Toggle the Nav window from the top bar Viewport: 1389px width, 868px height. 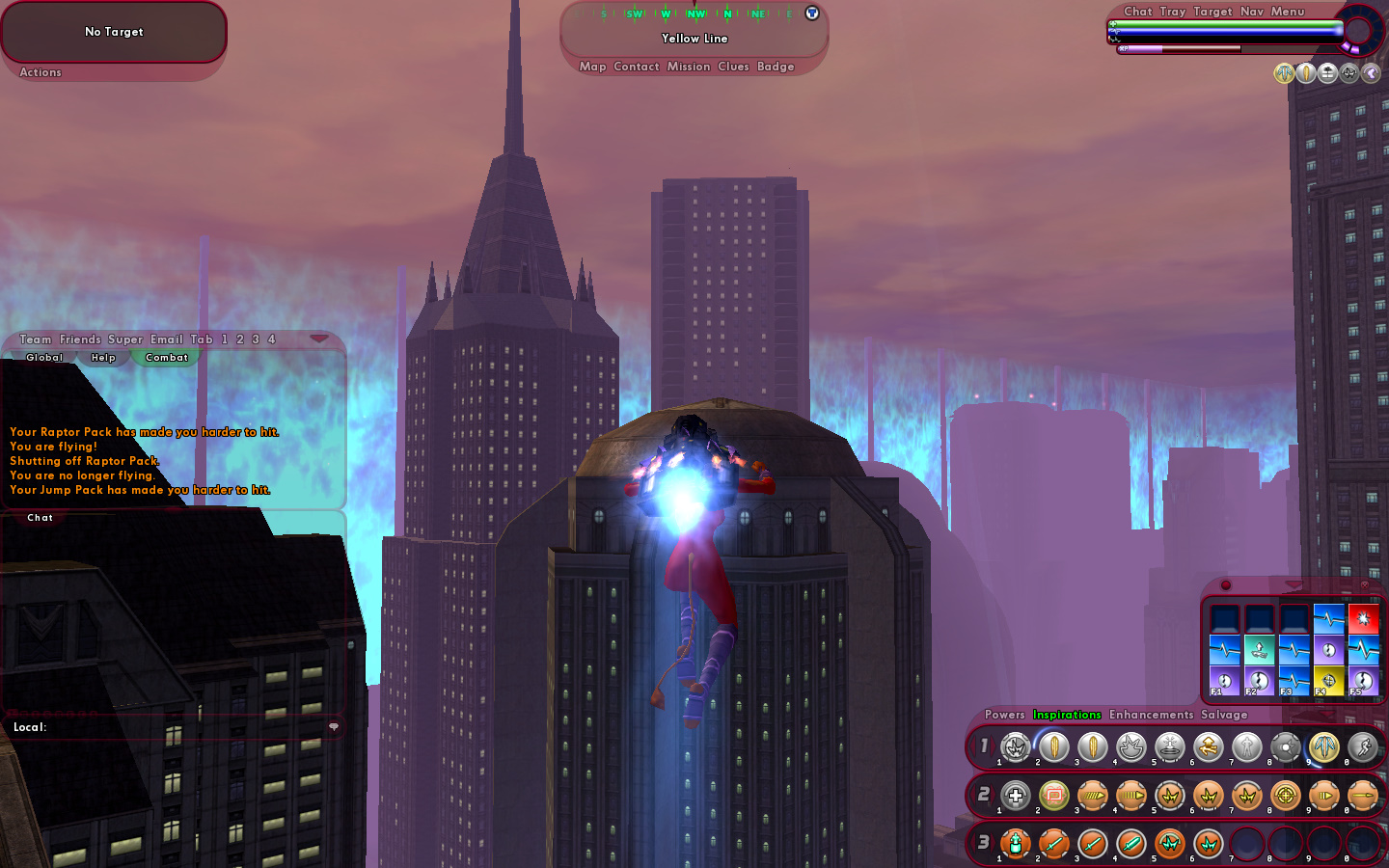[x=1251, y=12]
